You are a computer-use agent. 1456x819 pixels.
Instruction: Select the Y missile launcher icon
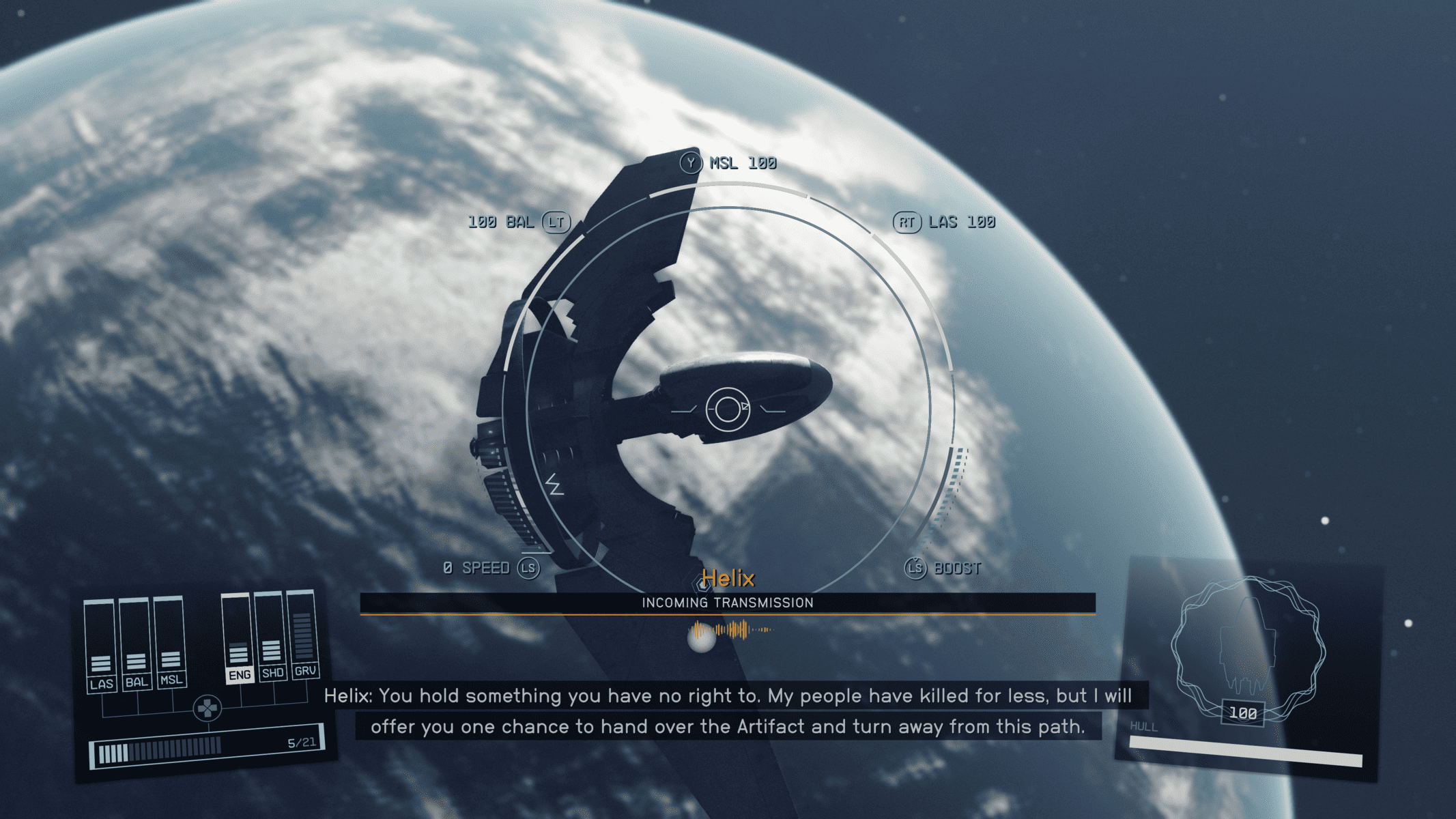click(691, 163)
